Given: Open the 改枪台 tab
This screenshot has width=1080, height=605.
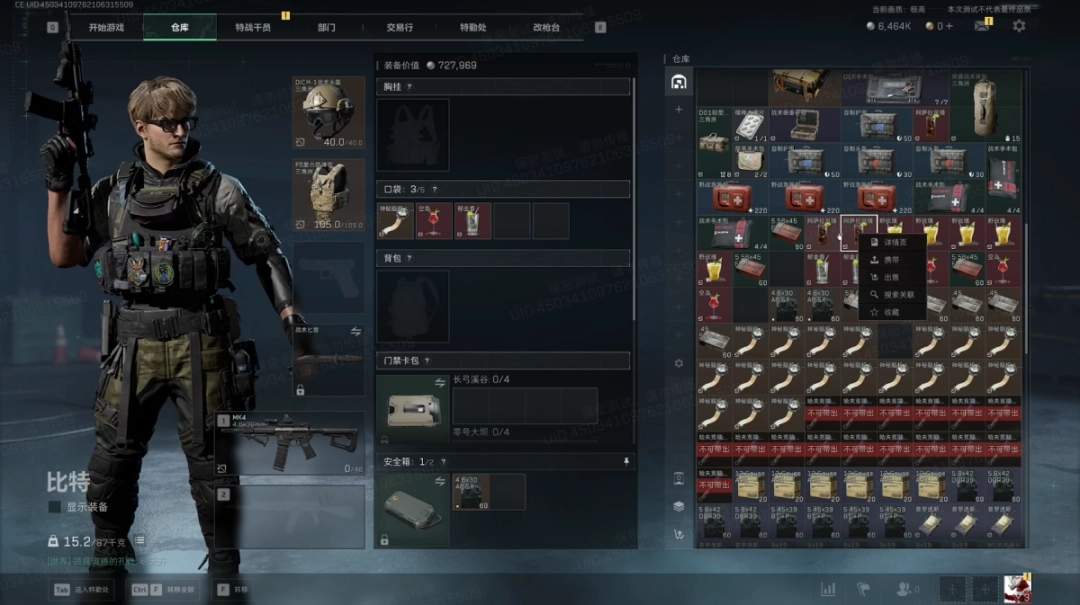Looking at the screenshot, I should point(546,27).
